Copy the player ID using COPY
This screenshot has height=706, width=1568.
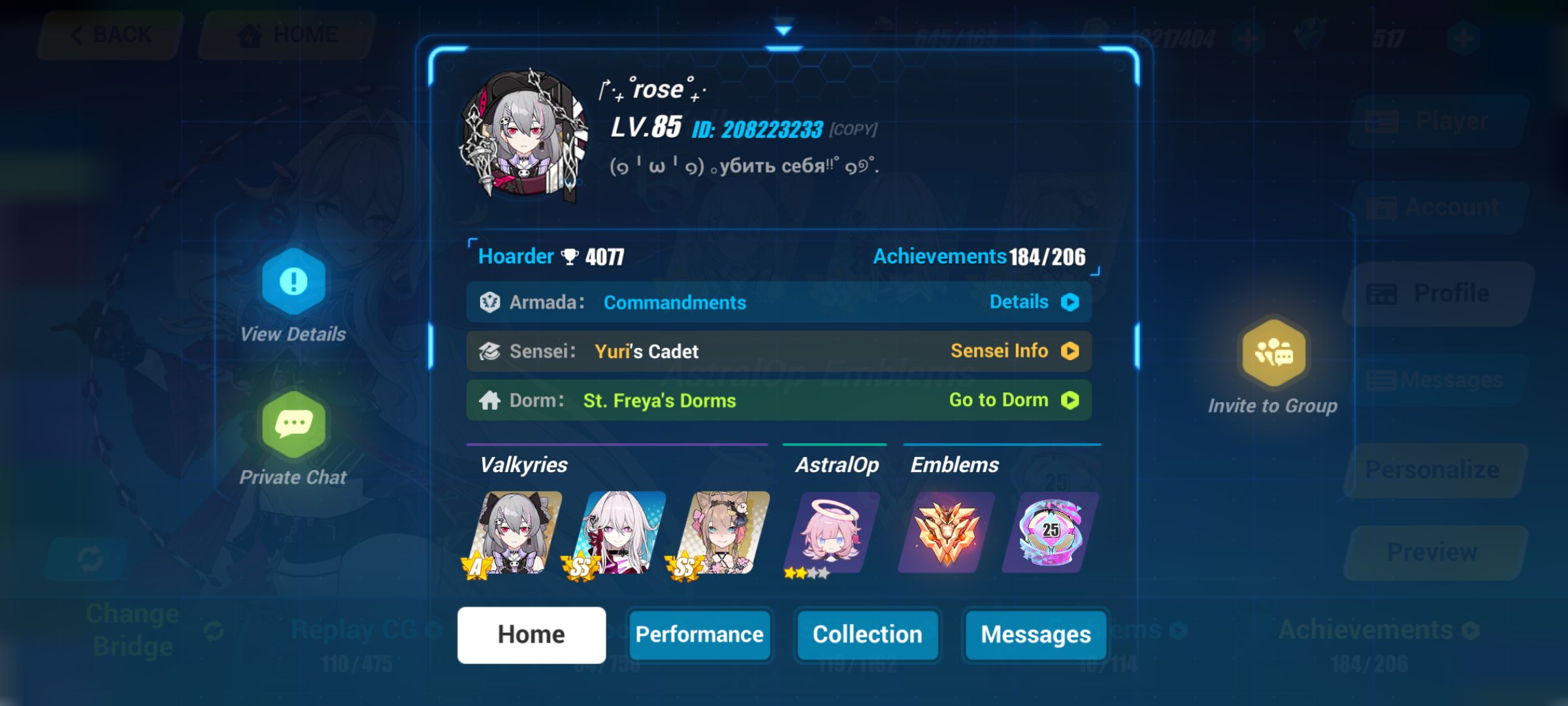point(853,129)
